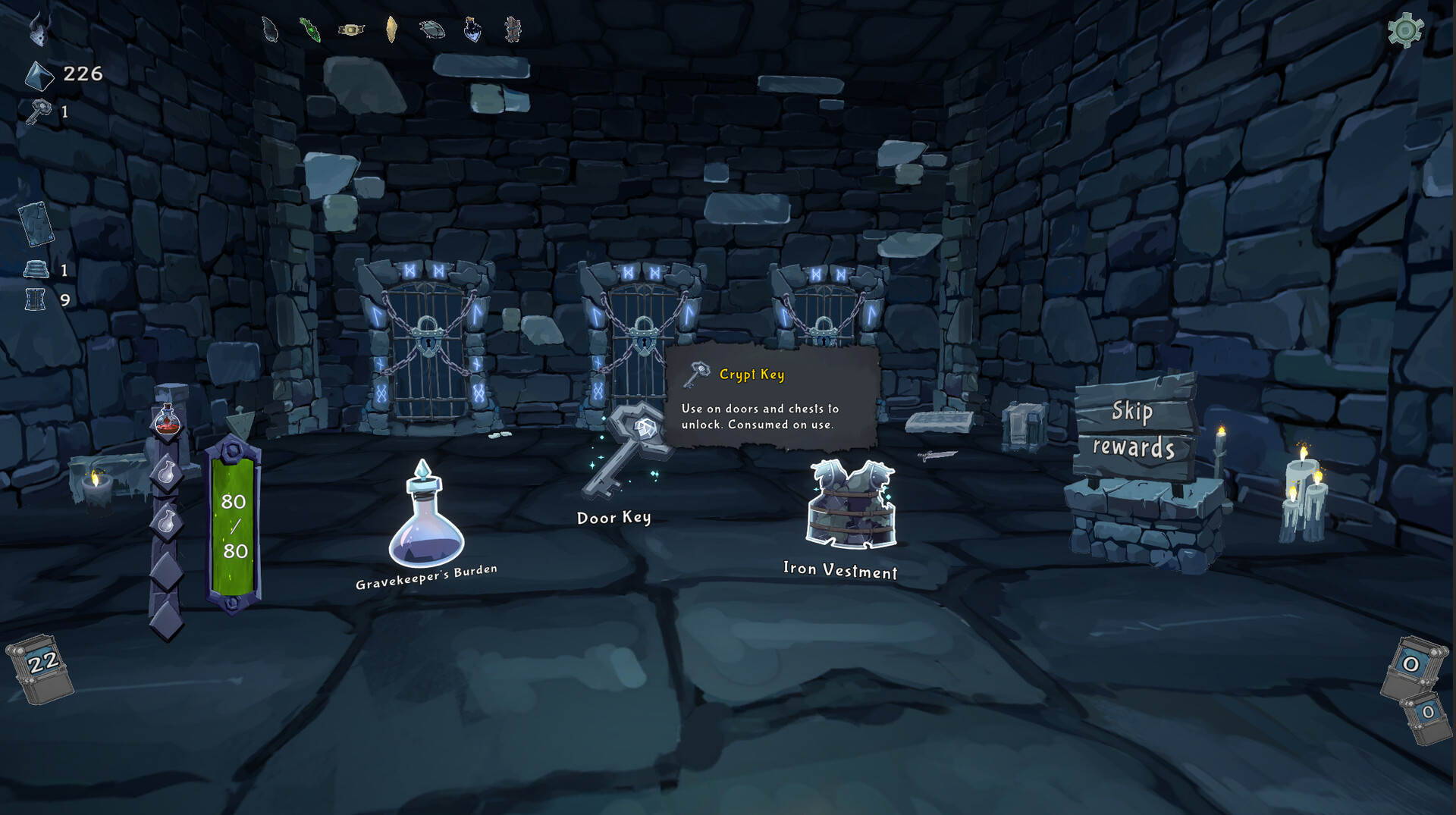
Task: Open the deck card icon
Action: 36,224
